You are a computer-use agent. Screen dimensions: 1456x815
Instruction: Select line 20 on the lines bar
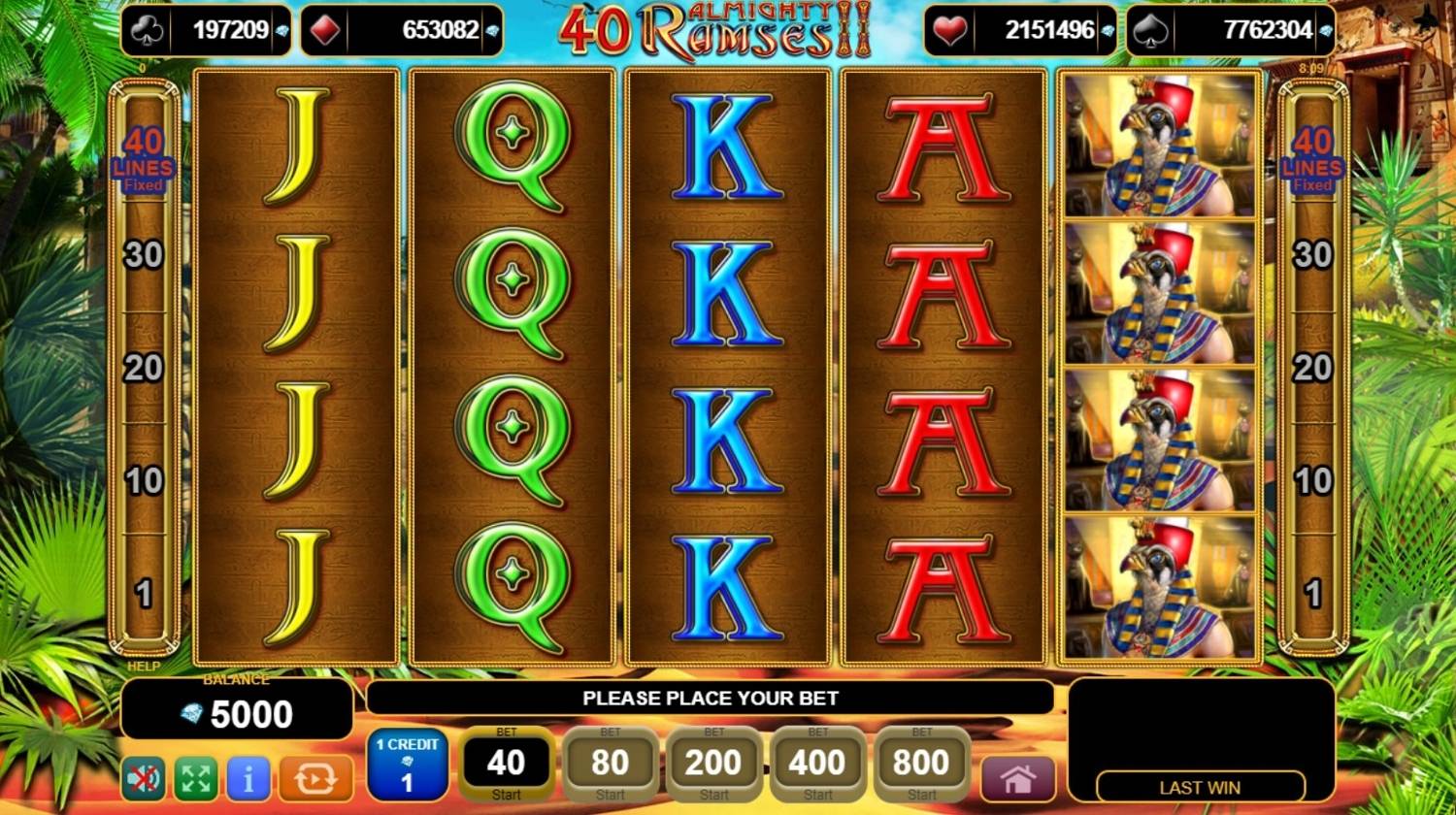coord(144,369)
